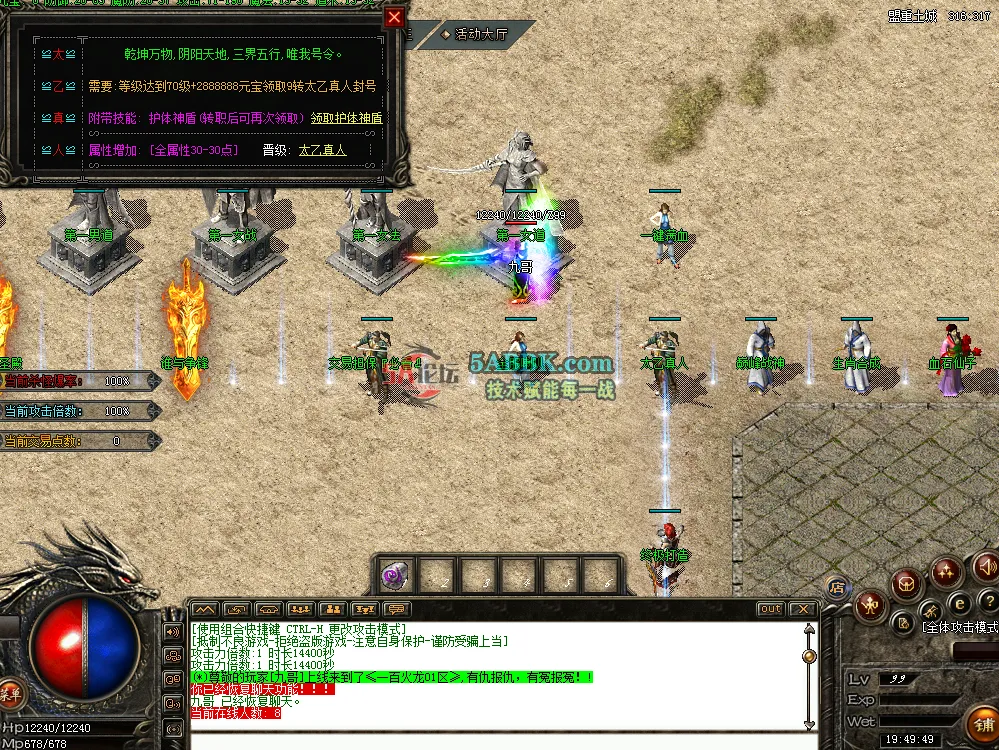Viewport: 999px width, 750px height.
Task: Click the chat window's out button
Action: coord(770,609)
